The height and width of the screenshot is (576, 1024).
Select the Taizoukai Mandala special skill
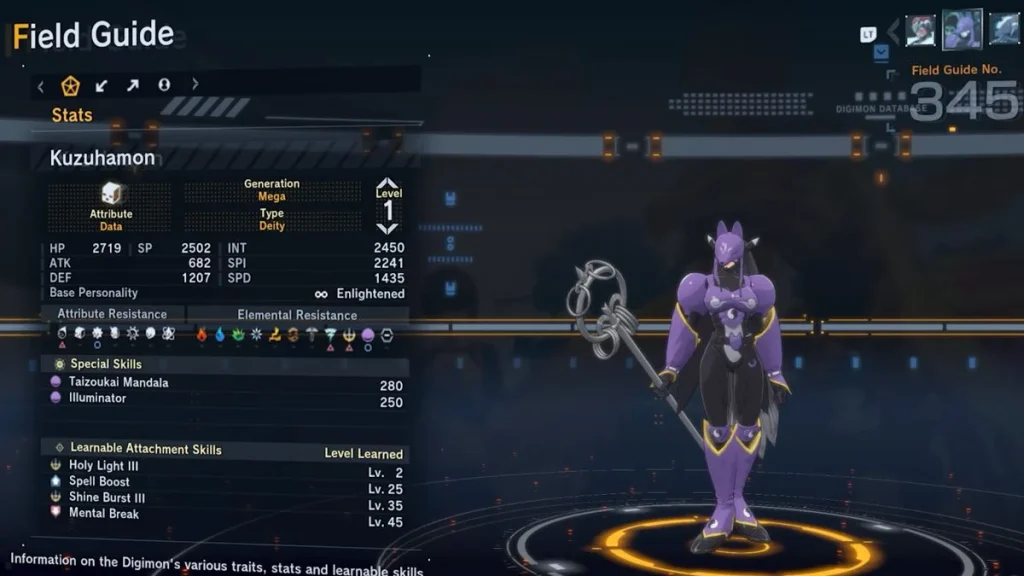pyautogui.click(x=118, y=382)
